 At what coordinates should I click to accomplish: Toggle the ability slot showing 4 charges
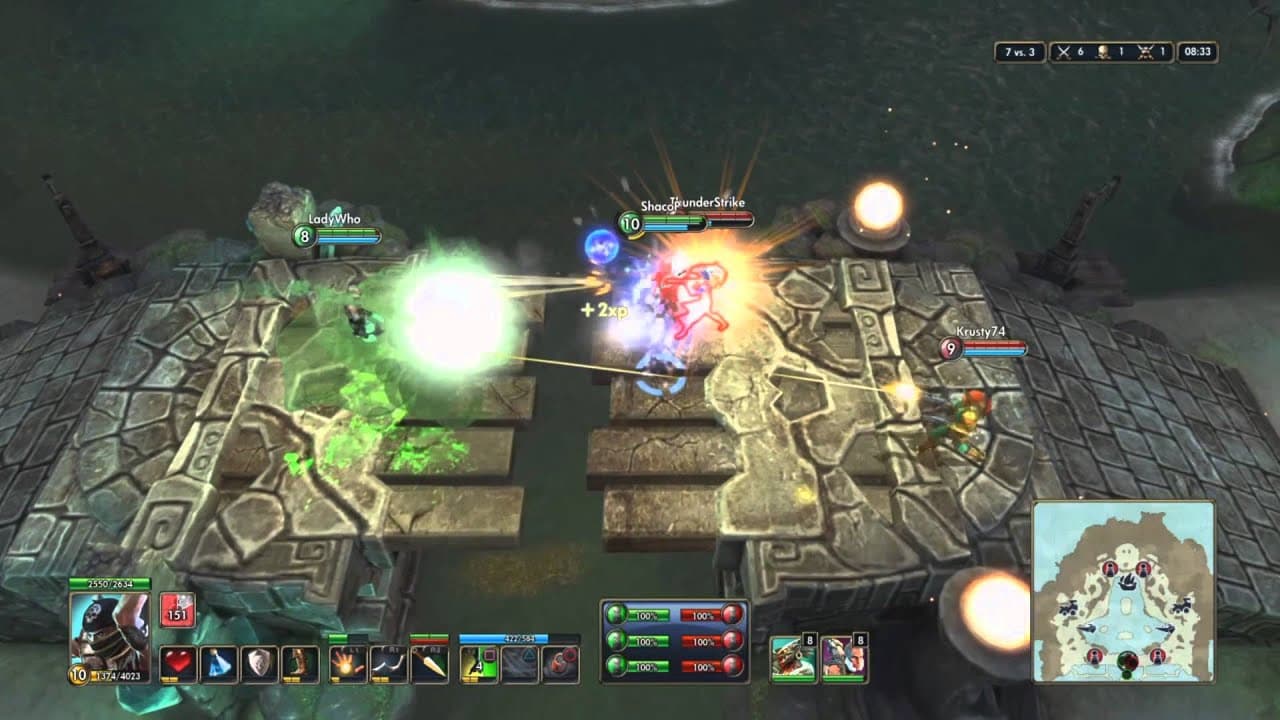point(477,663)
